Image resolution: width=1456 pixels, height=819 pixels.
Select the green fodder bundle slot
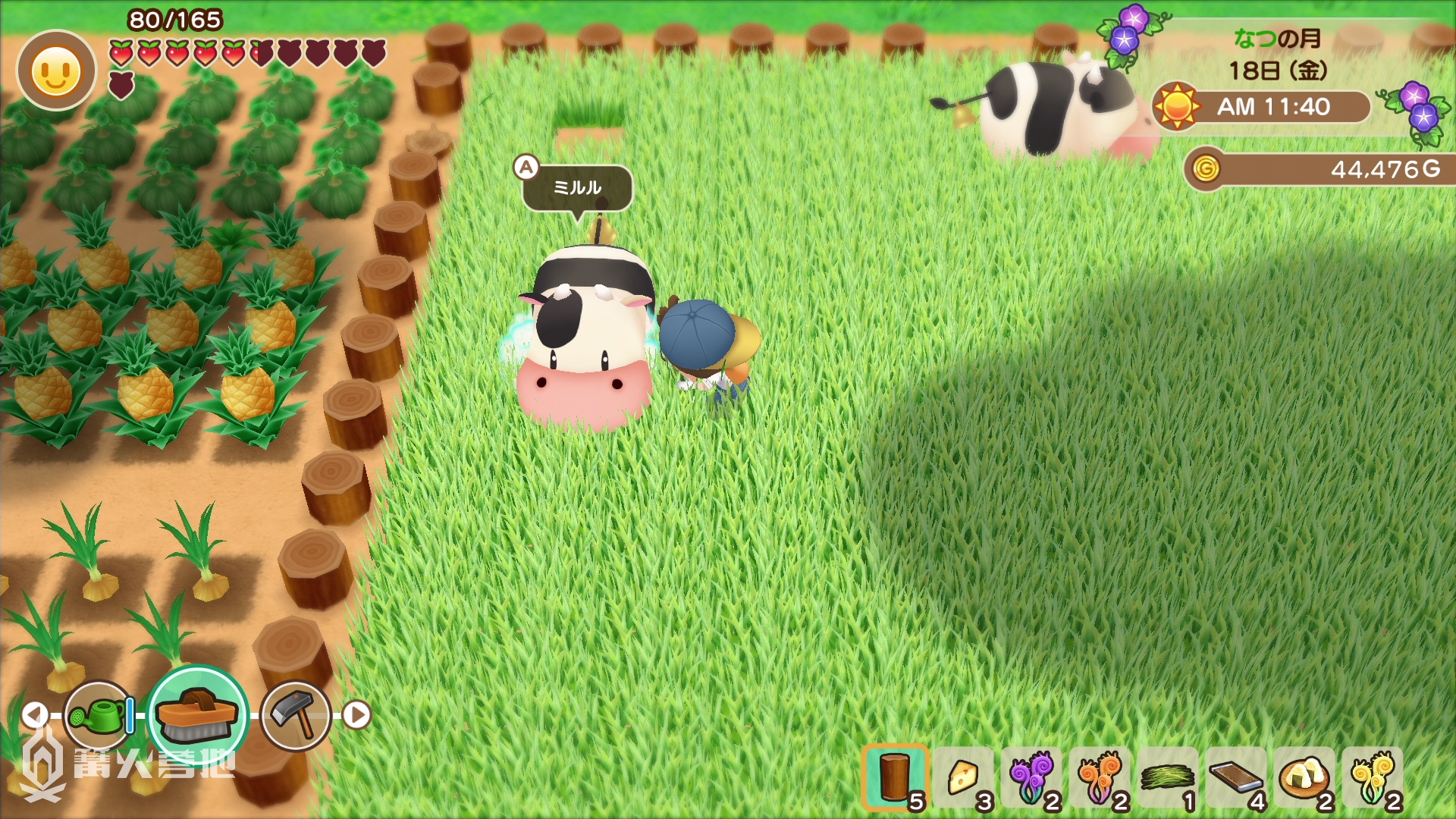[1168, 777]
